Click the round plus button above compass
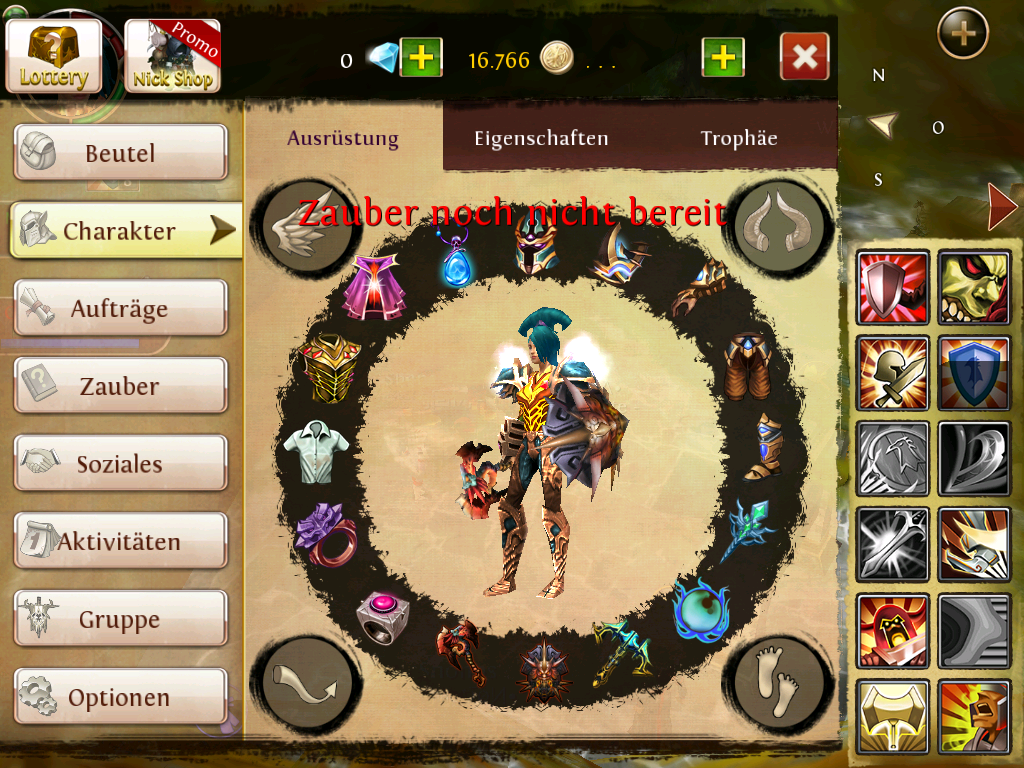 (962, 34)
